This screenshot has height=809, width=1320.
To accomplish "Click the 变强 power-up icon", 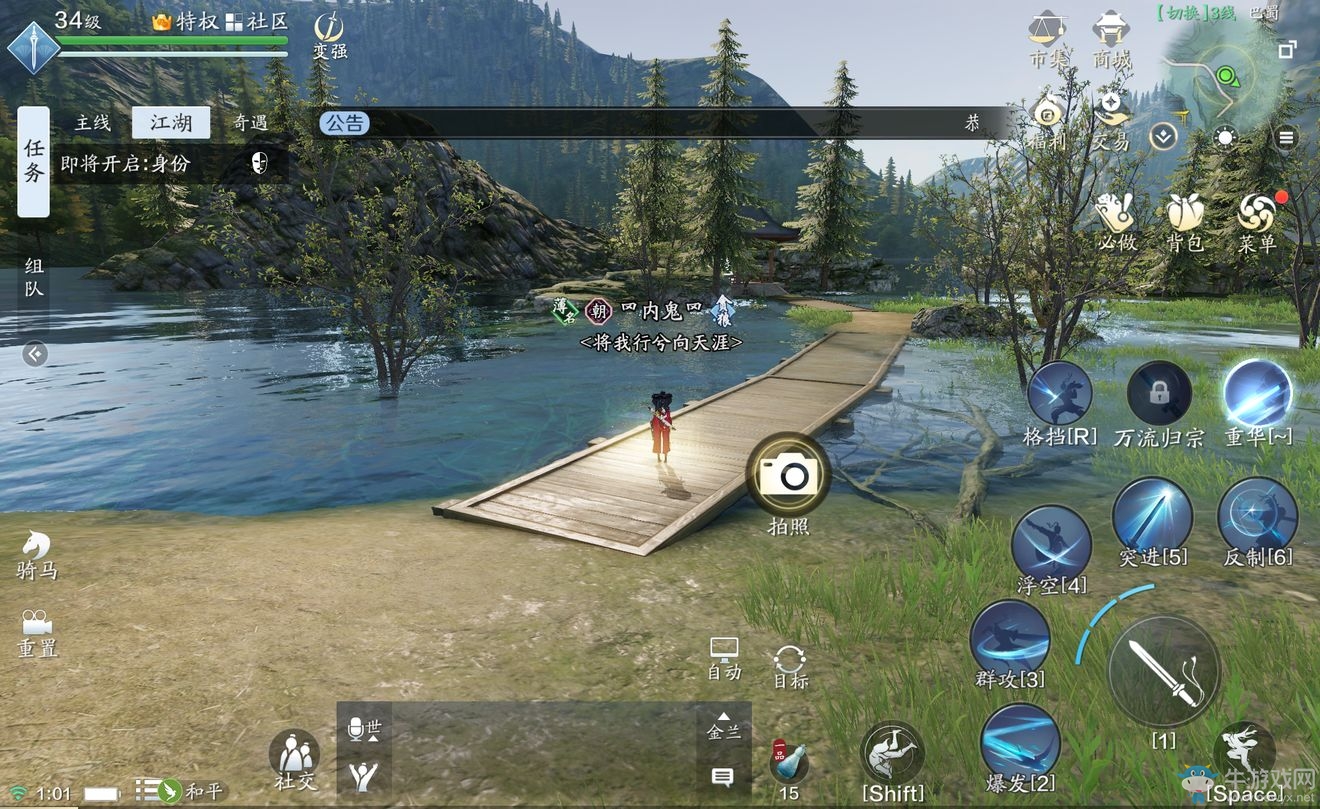I will point(329,33).
